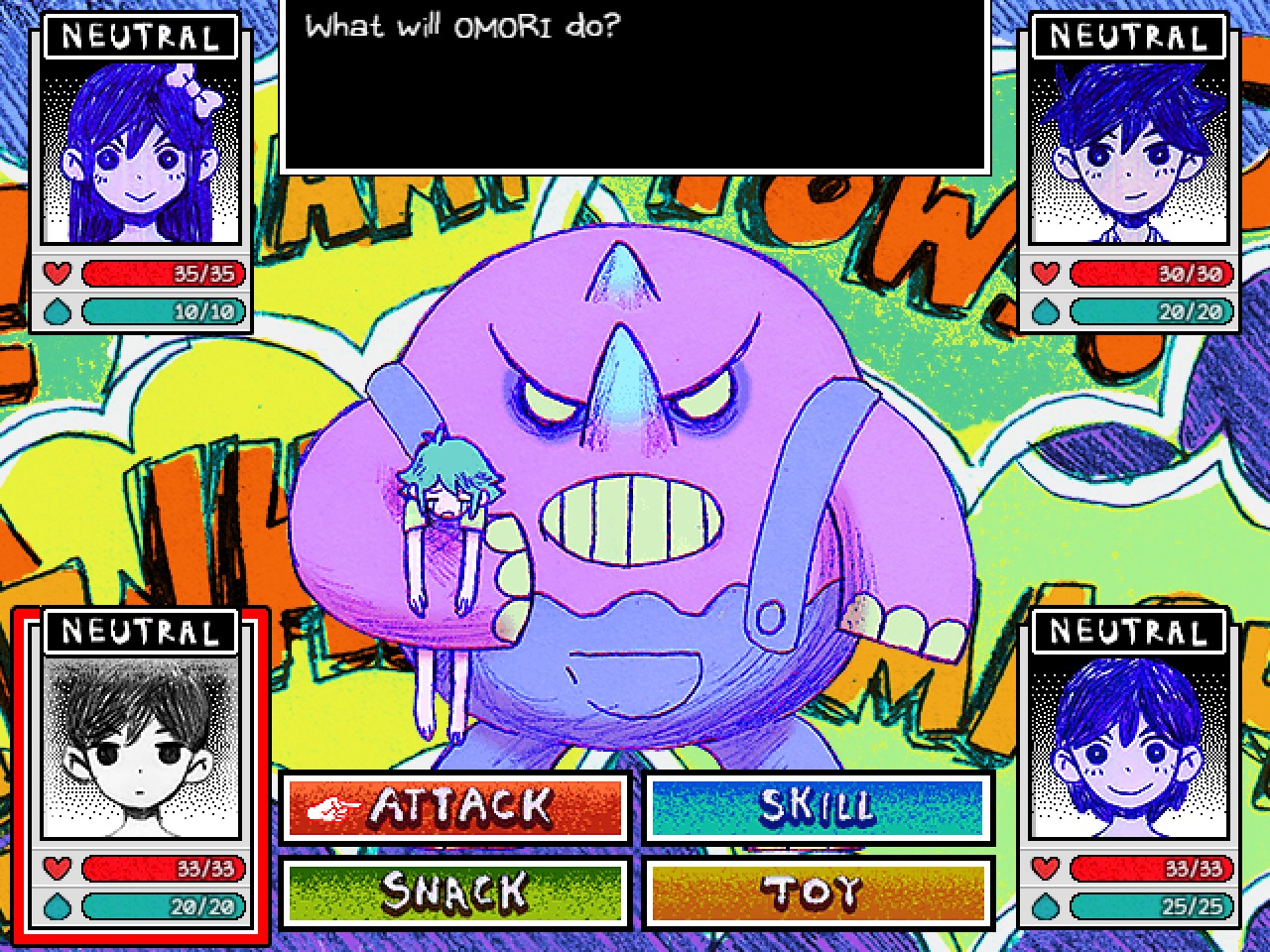This screenshot has width=1270, height=952.
Task: Click the heart icon on Kel's bottom-right card
Action: (1045, 870)
